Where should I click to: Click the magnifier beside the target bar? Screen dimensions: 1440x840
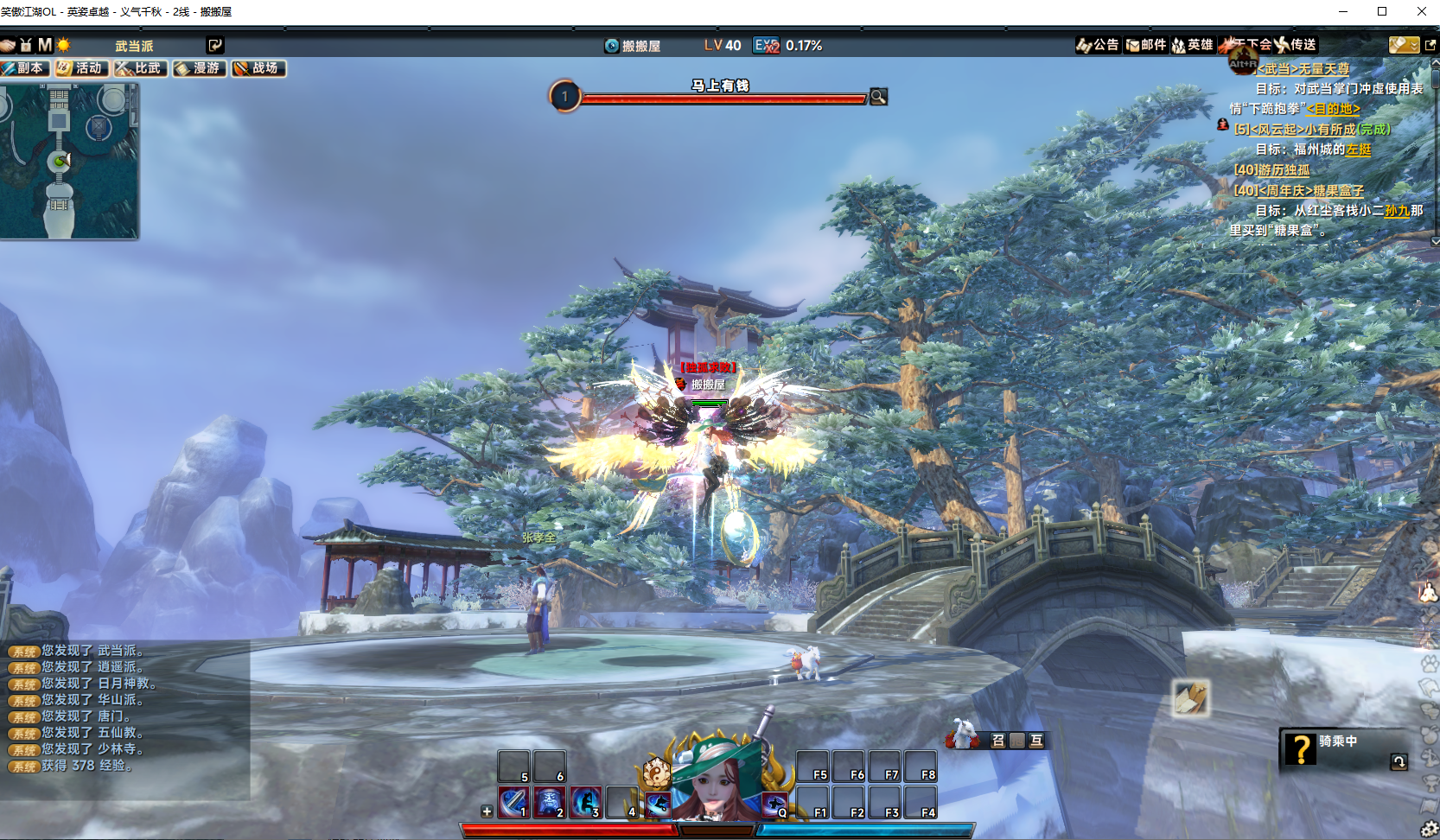(878, 97)
